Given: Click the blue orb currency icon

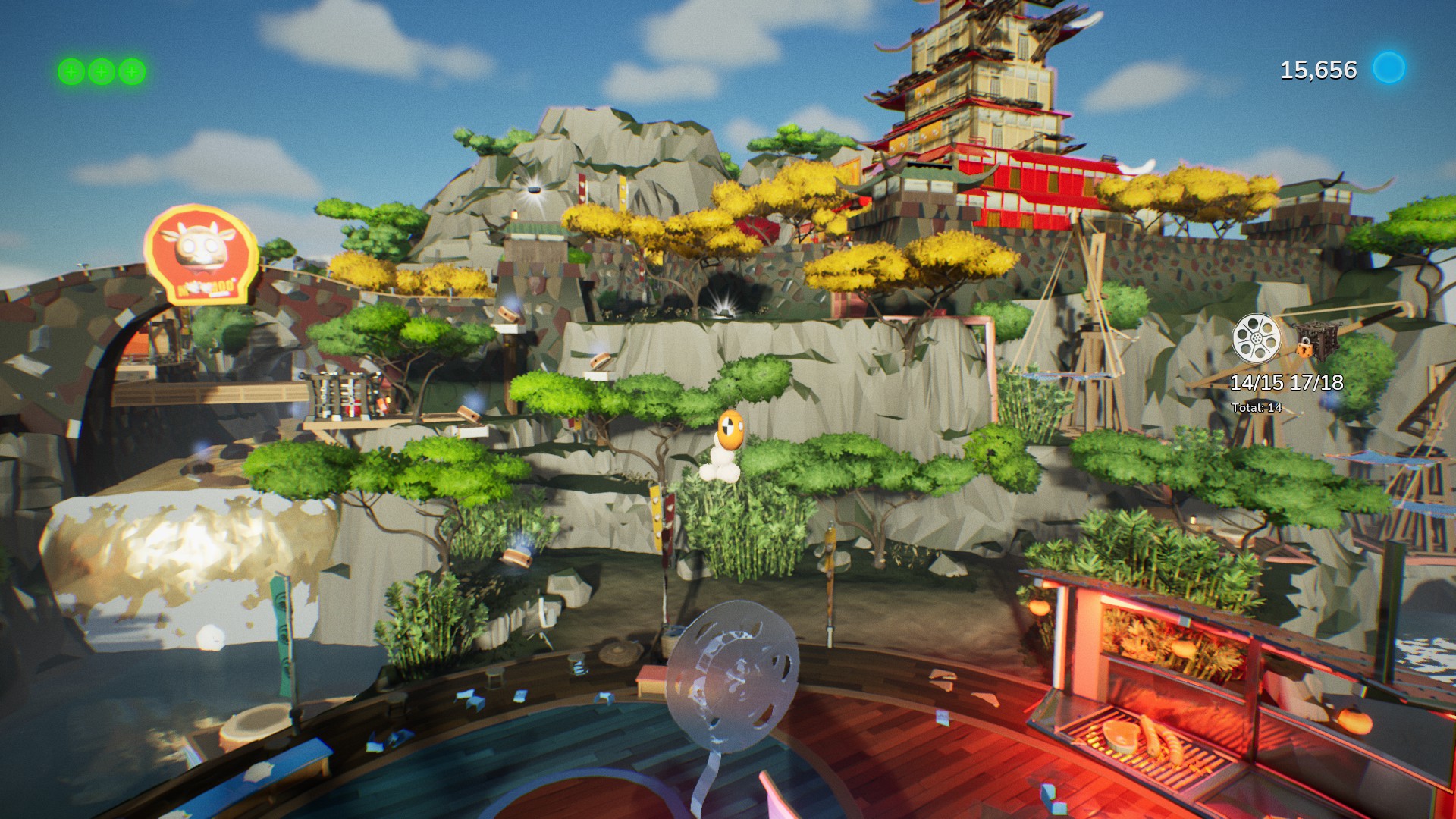Looking at the screenshot, I should pos(1389,68).
